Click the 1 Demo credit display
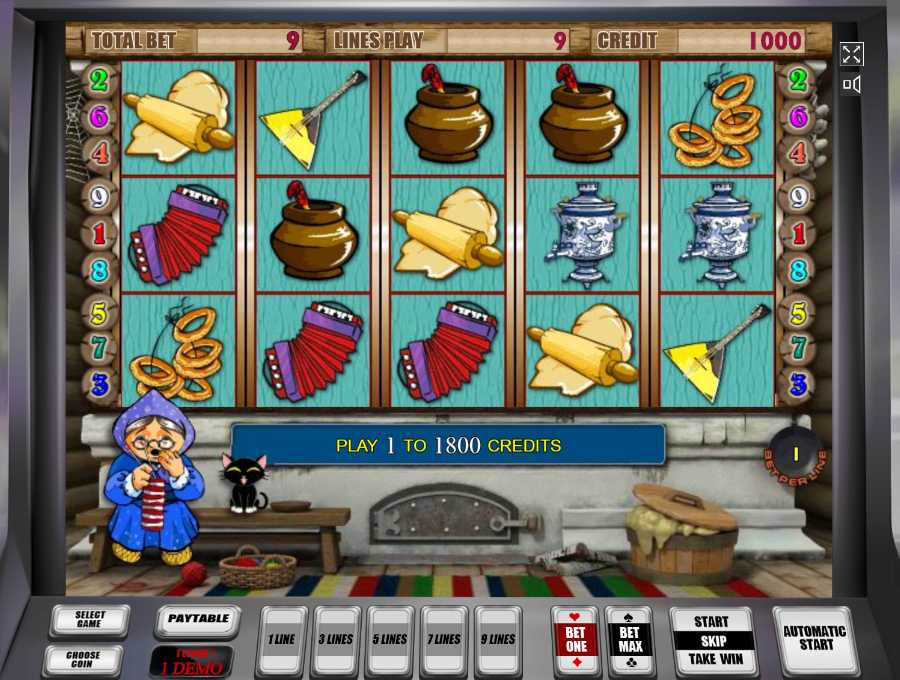Screen dimensions: 900x680 point(191,662)
